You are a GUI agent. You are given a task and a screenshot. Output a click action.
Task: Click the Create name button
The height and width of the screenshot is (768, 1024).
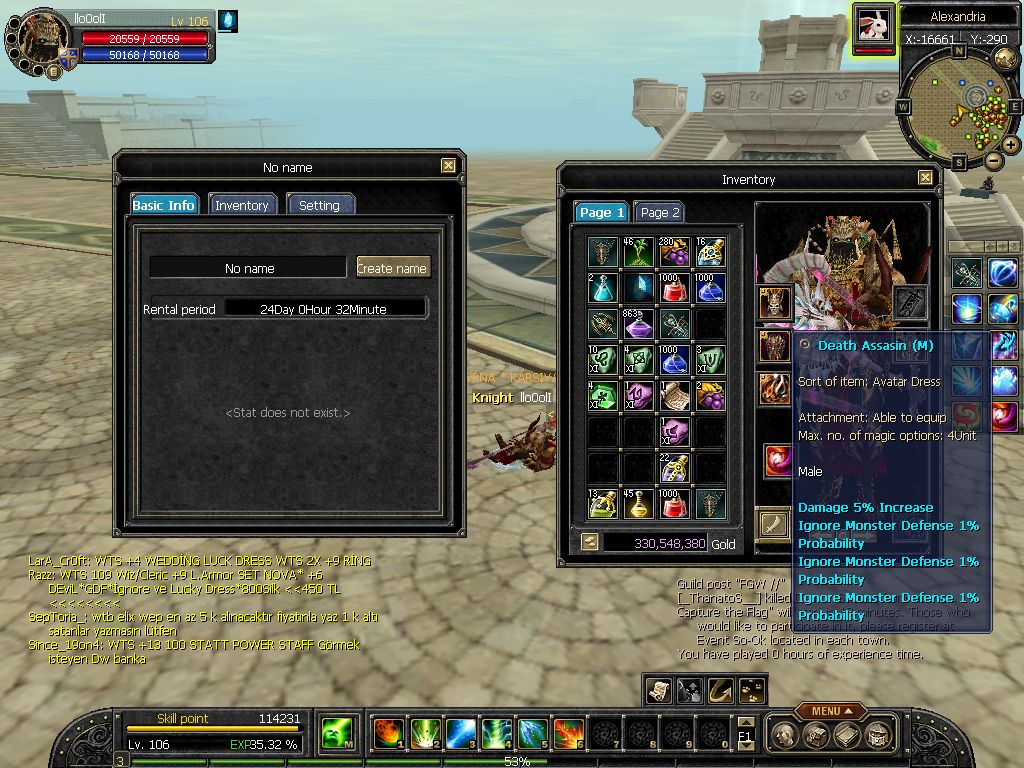click(392, 268)
